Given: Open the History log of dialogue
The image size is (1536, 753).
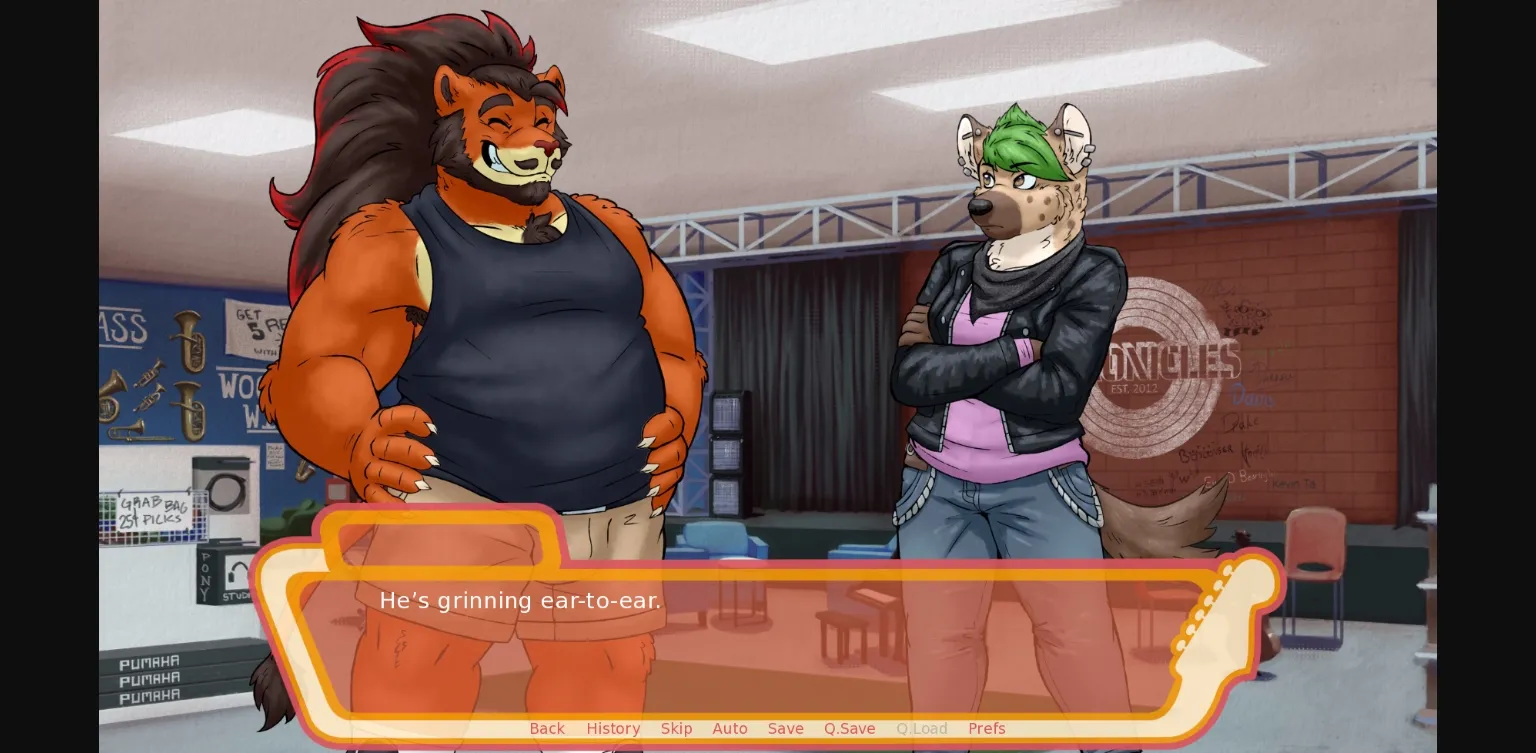Looking at the screenshot, I should (613, 729).
